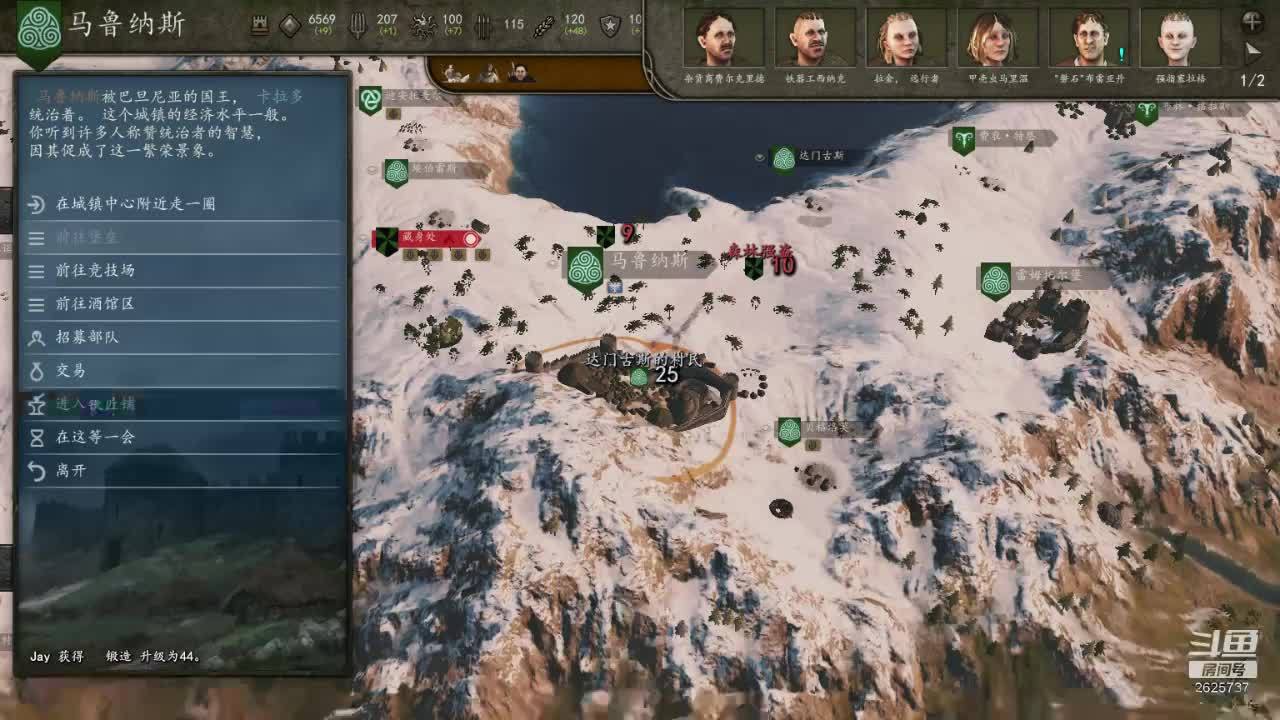Screen dimensions: 1280x720
Task: Talk to the "磐石" character with quest marker
Action: [1088, 40]
